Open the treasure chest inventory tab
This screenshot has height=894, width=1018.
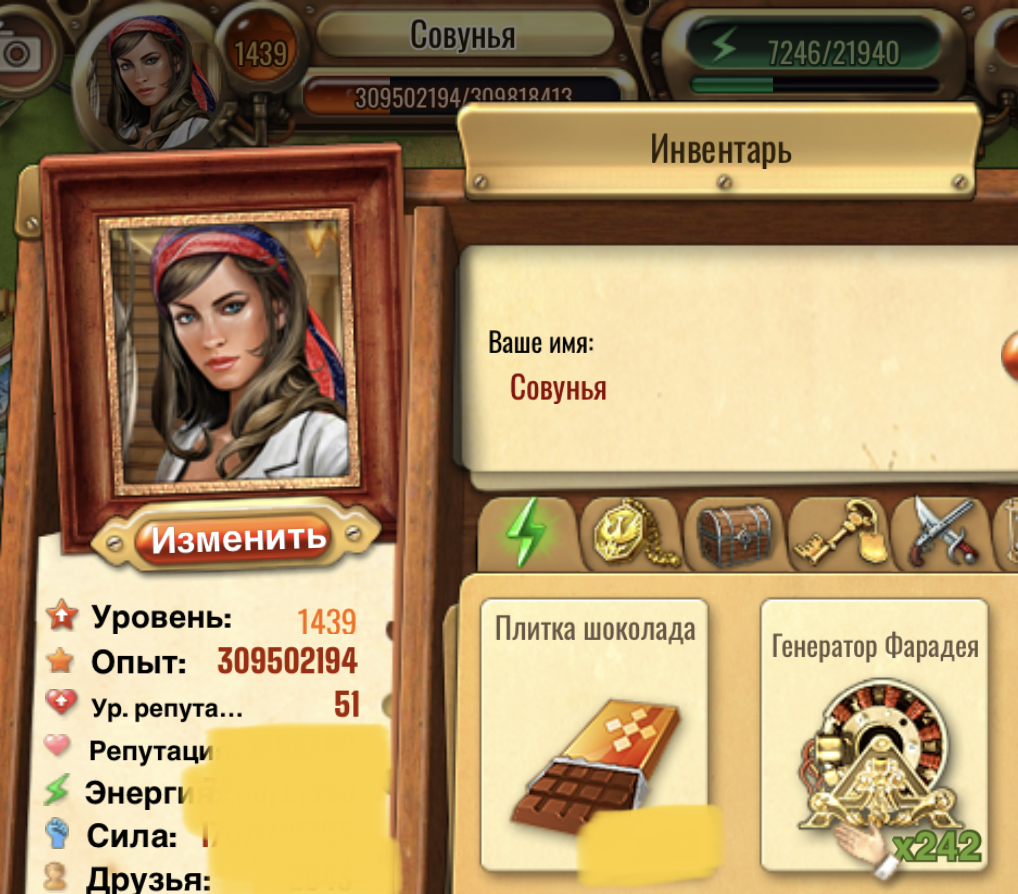[x=733, y=534]
